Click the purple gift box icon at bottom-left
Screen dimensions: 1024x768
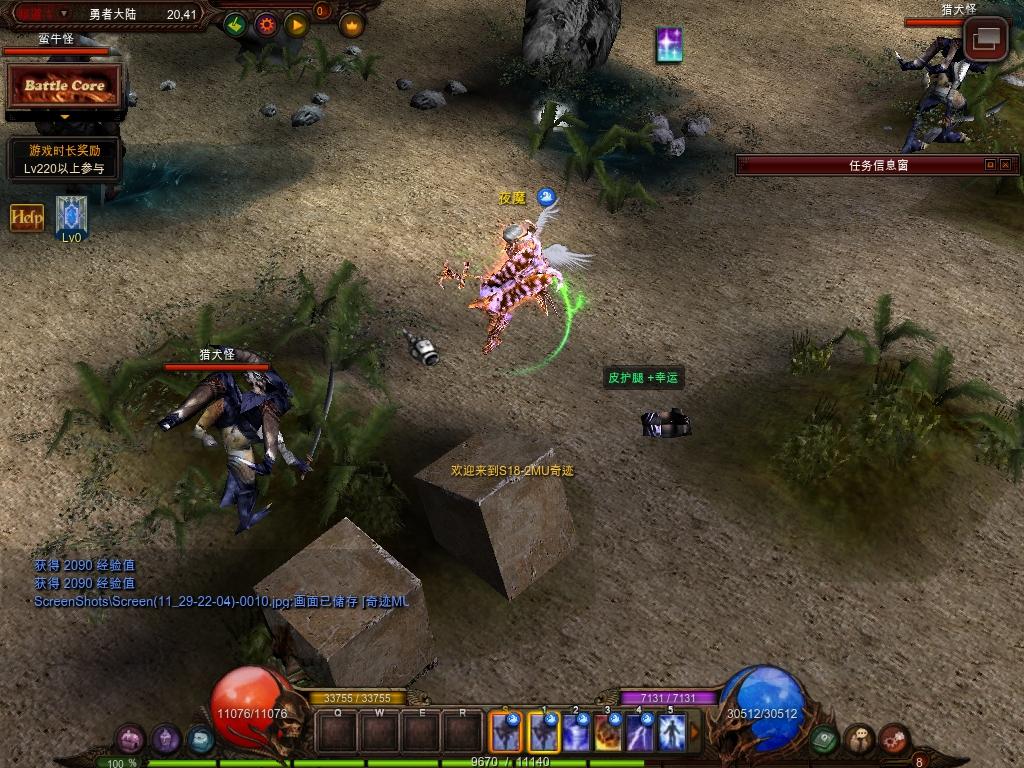[131, 739]
